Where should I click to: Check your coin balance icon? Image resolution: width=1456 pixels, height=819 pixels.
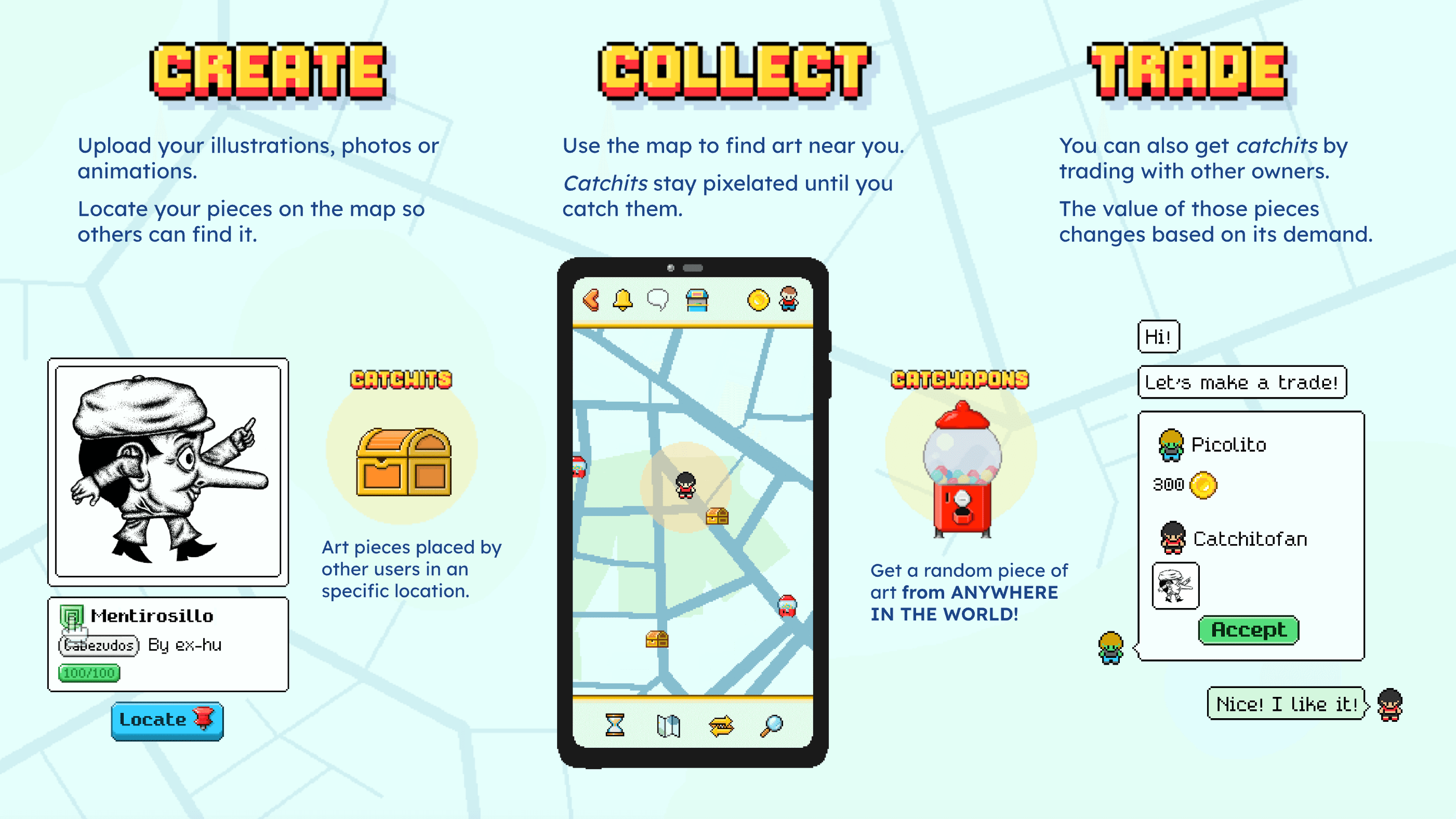tap(760, 300)
